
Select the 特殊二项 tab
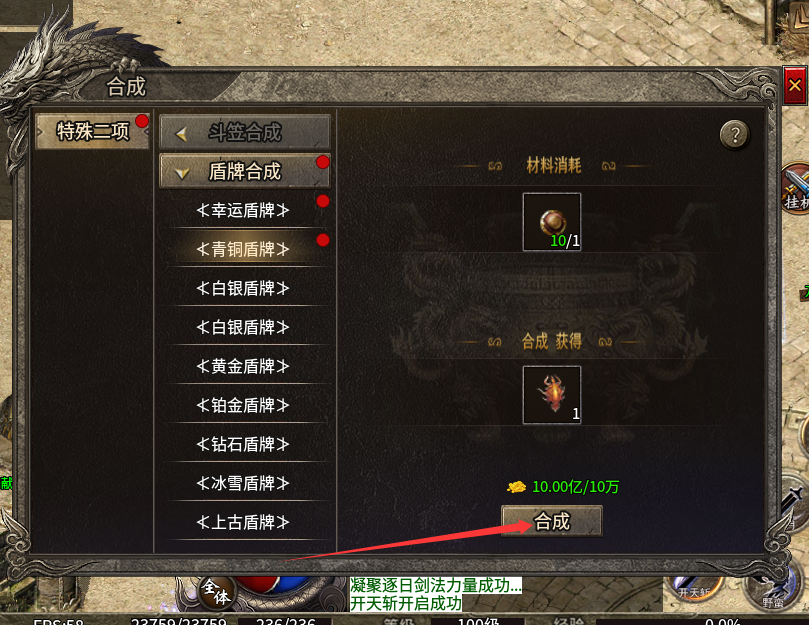(93, 131)
